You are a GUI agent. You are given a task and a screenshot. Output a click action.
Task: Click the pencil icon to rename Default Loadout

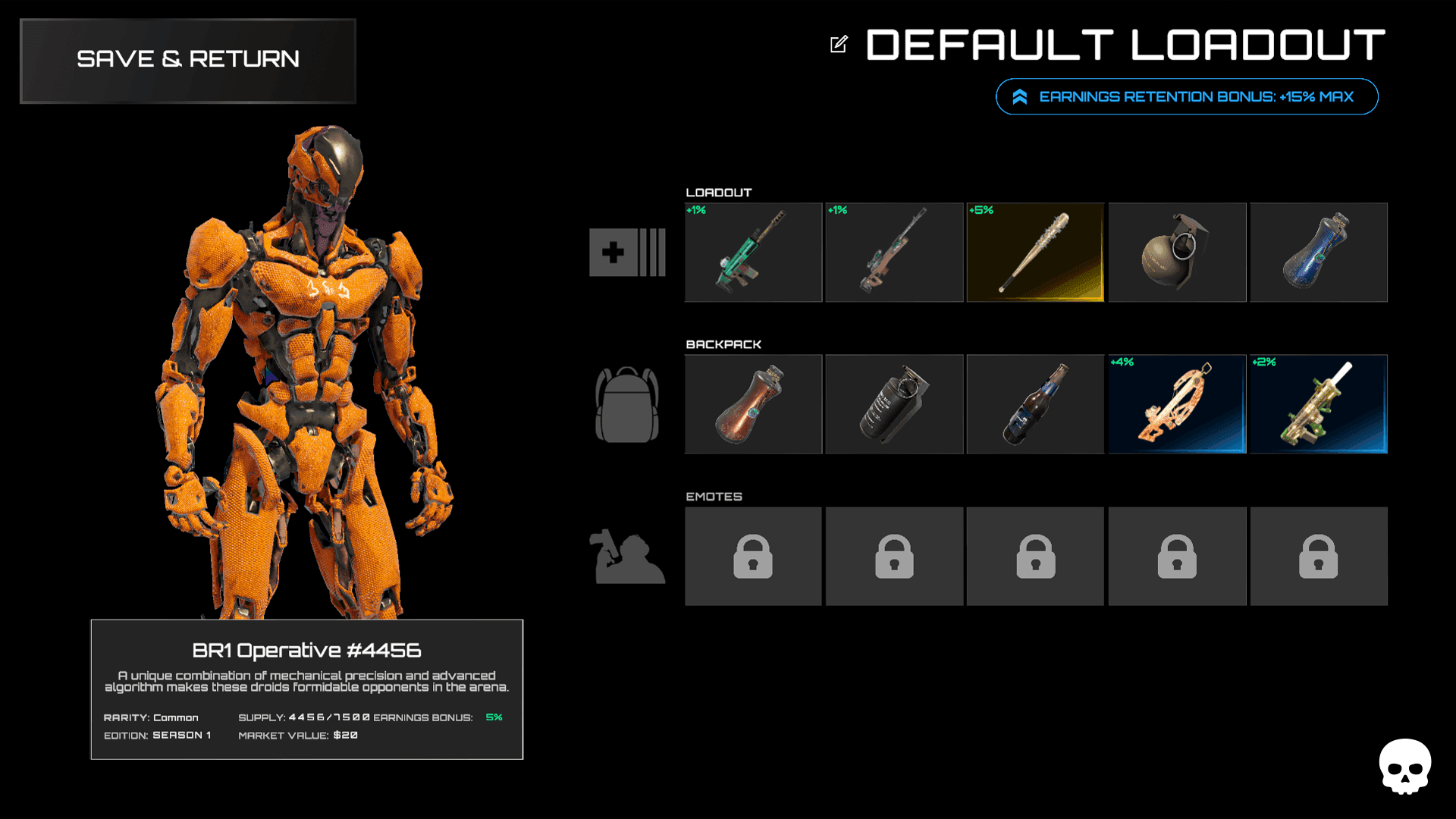837,45
